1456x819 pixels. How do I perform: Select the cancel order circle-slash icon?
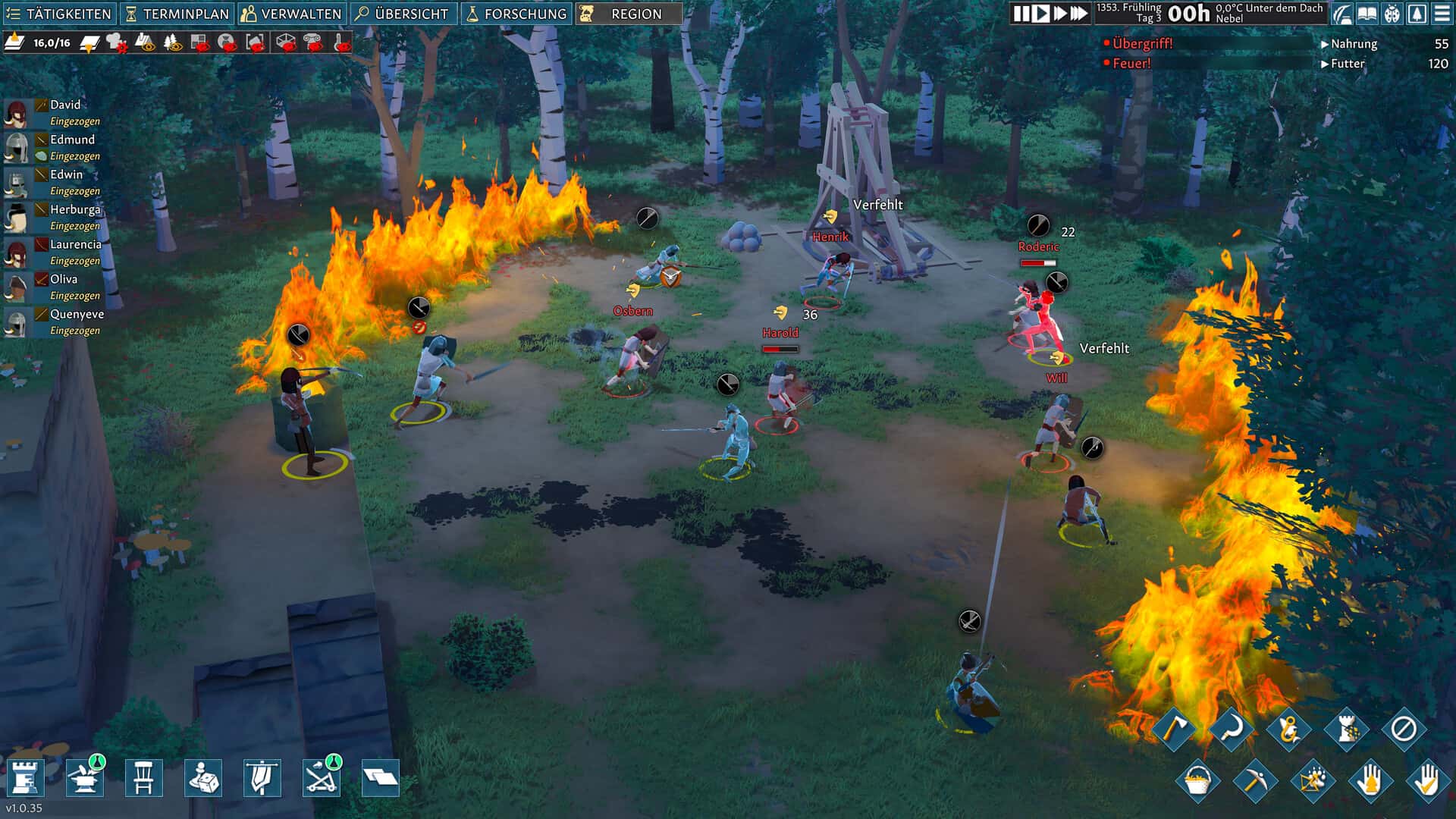(1403, 730)
